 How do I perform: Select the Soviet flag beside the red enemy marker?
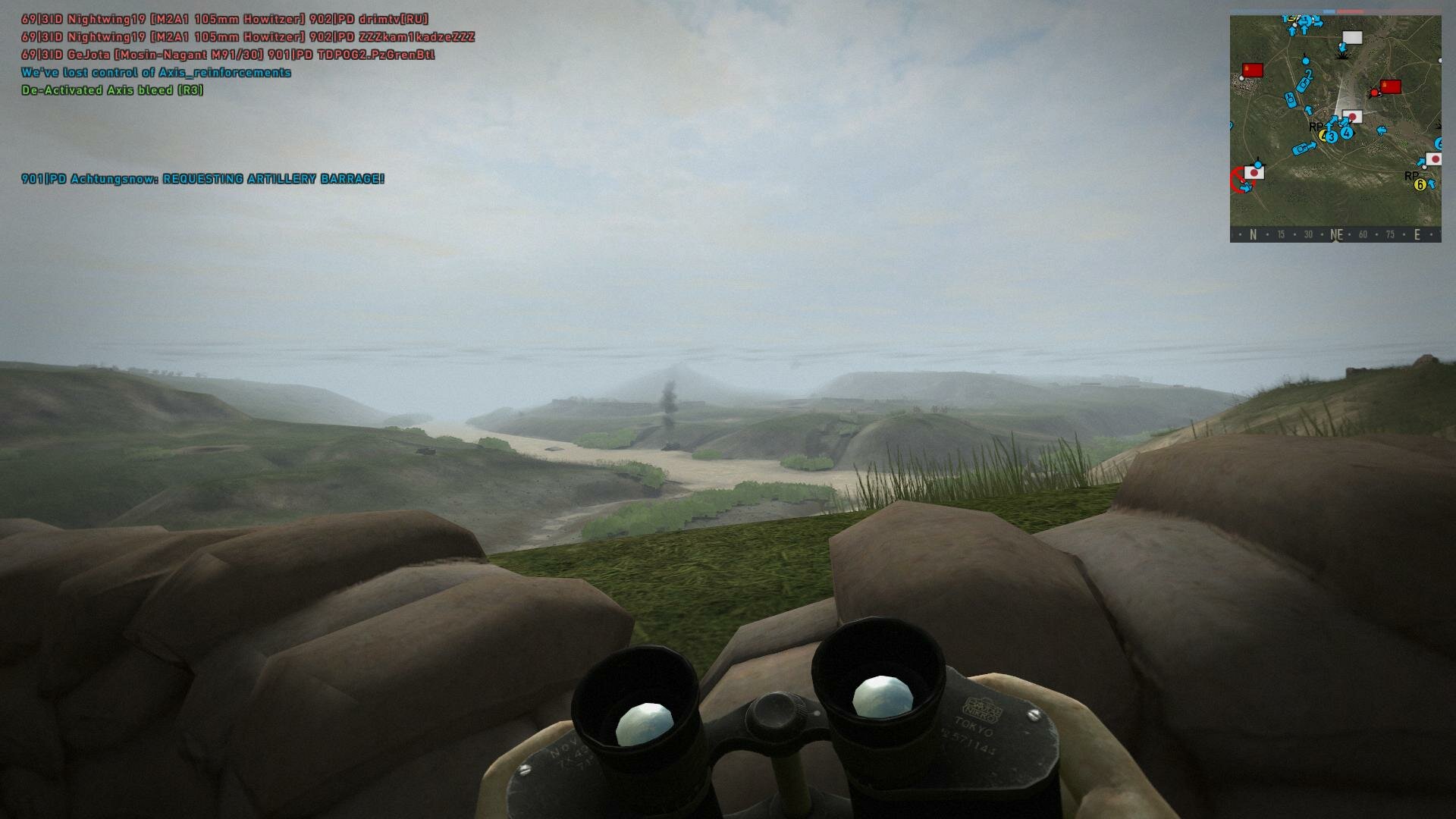[x=1391, y=86]
